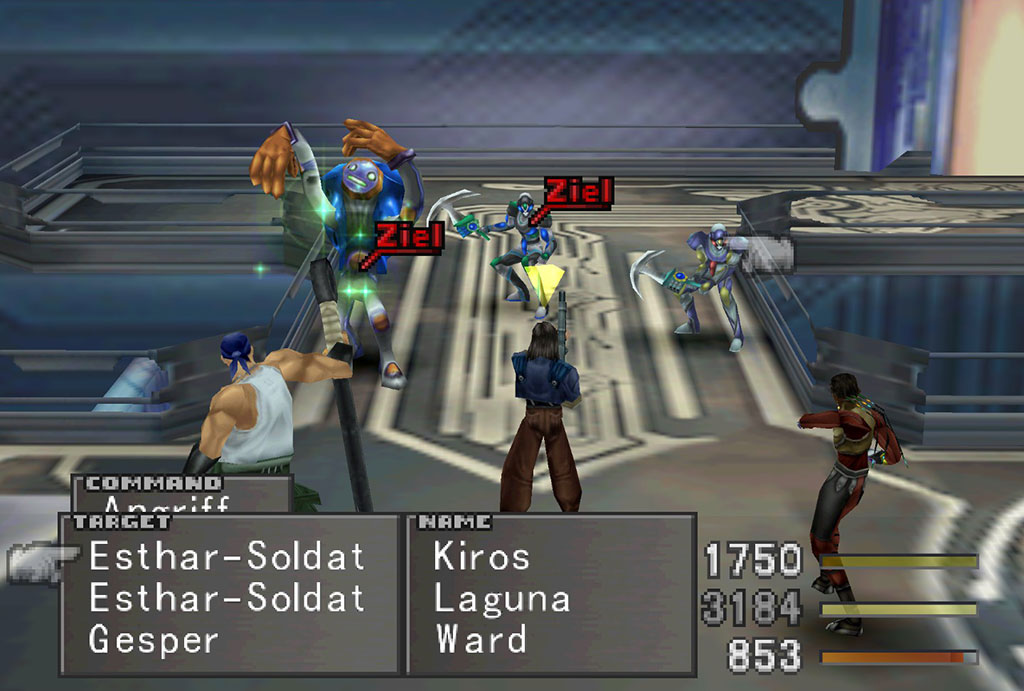Viewport: 1024px width, 691px height.
Task: Pick Ward in the name list
Action: pos(481,639)
